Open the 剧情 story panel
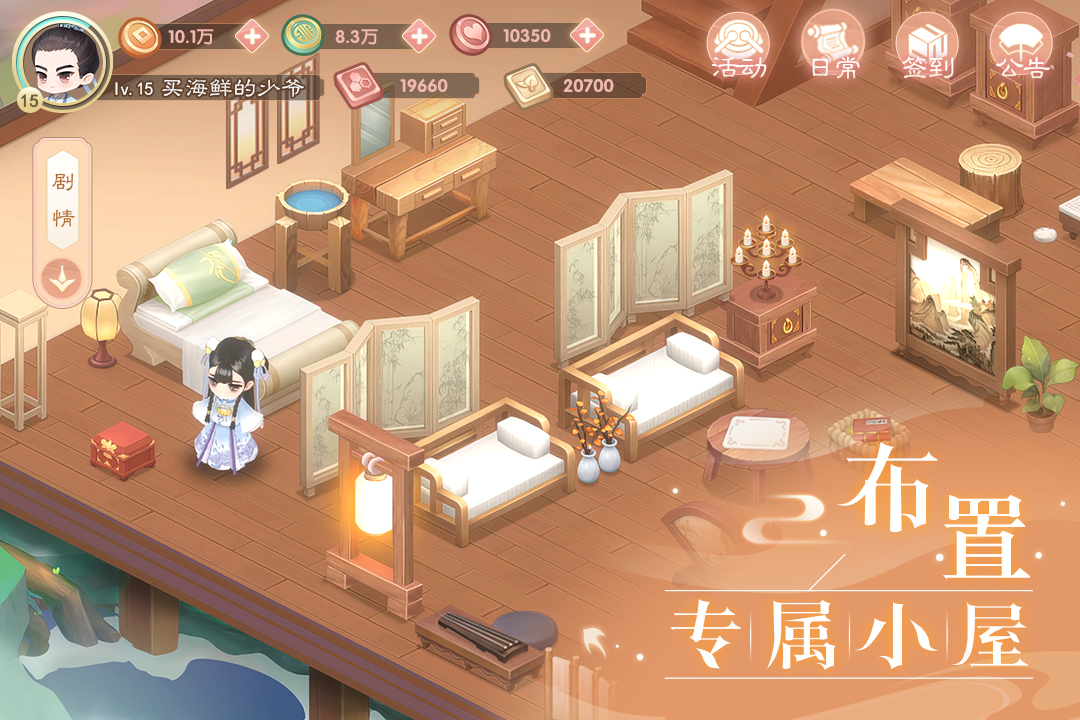Viewport: 1080px width, 720px height. pos(63,199)
